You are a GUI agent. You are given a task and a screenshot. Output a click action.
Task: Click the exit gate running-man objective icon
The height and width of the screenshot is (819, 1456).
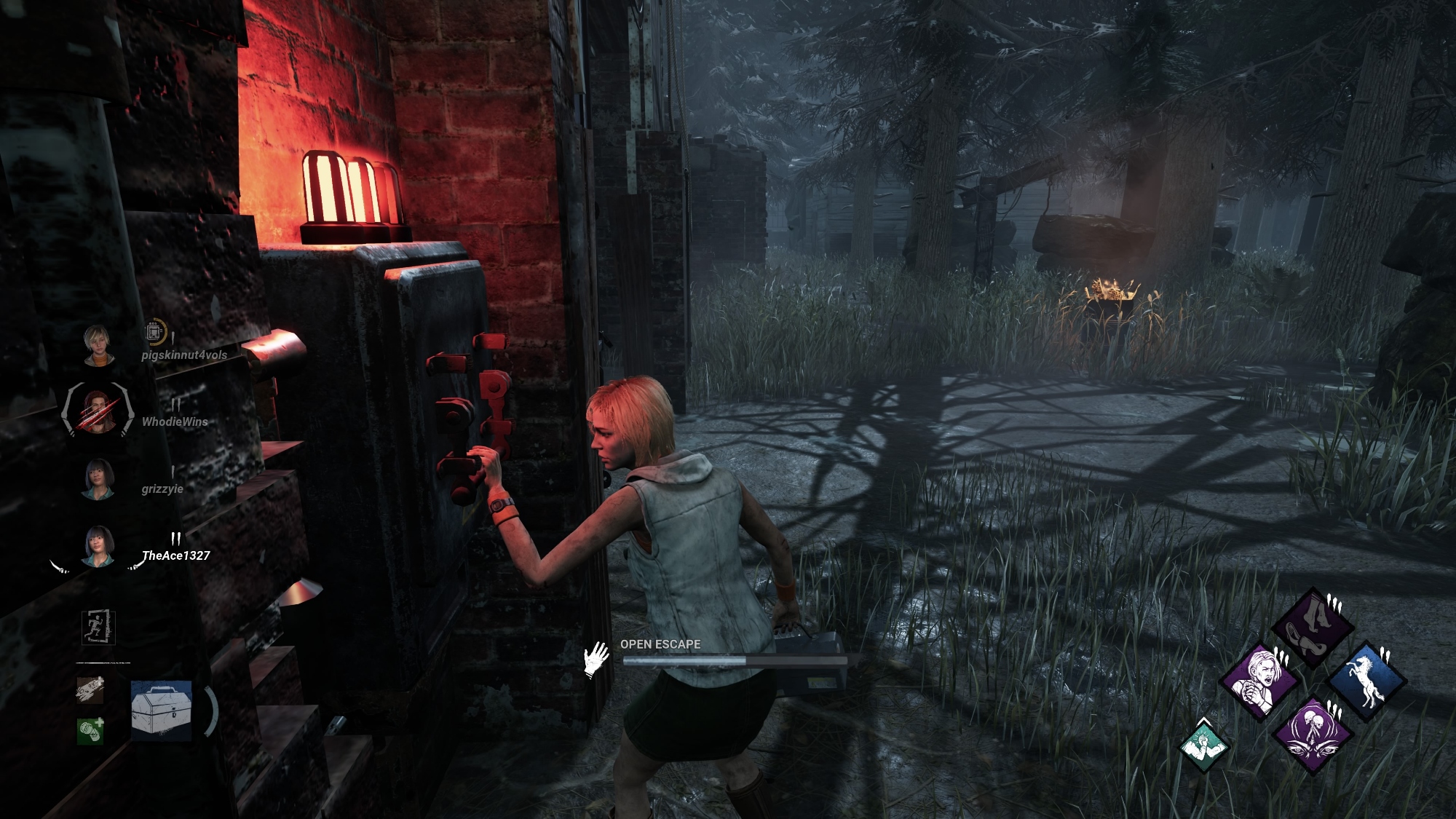coord(98,627)
